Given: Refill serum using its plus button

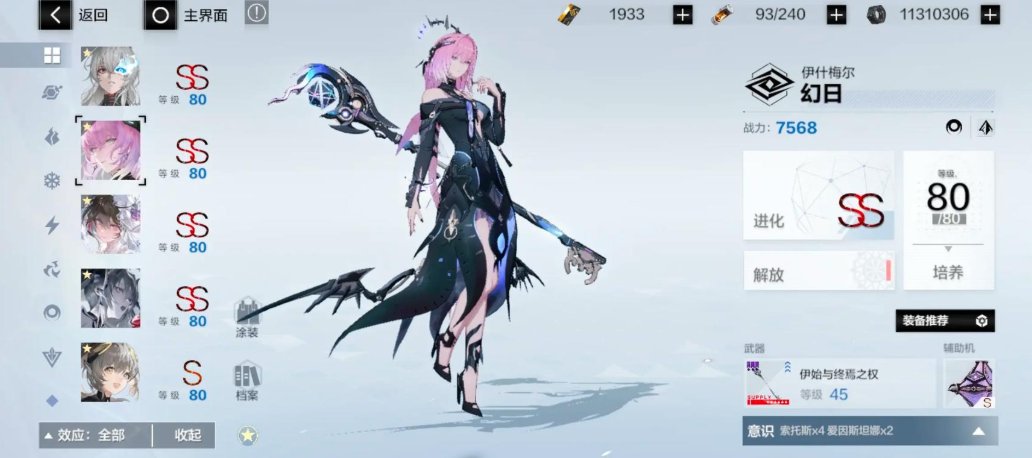Looking at the screenshot, I should [x=836, y=15].
